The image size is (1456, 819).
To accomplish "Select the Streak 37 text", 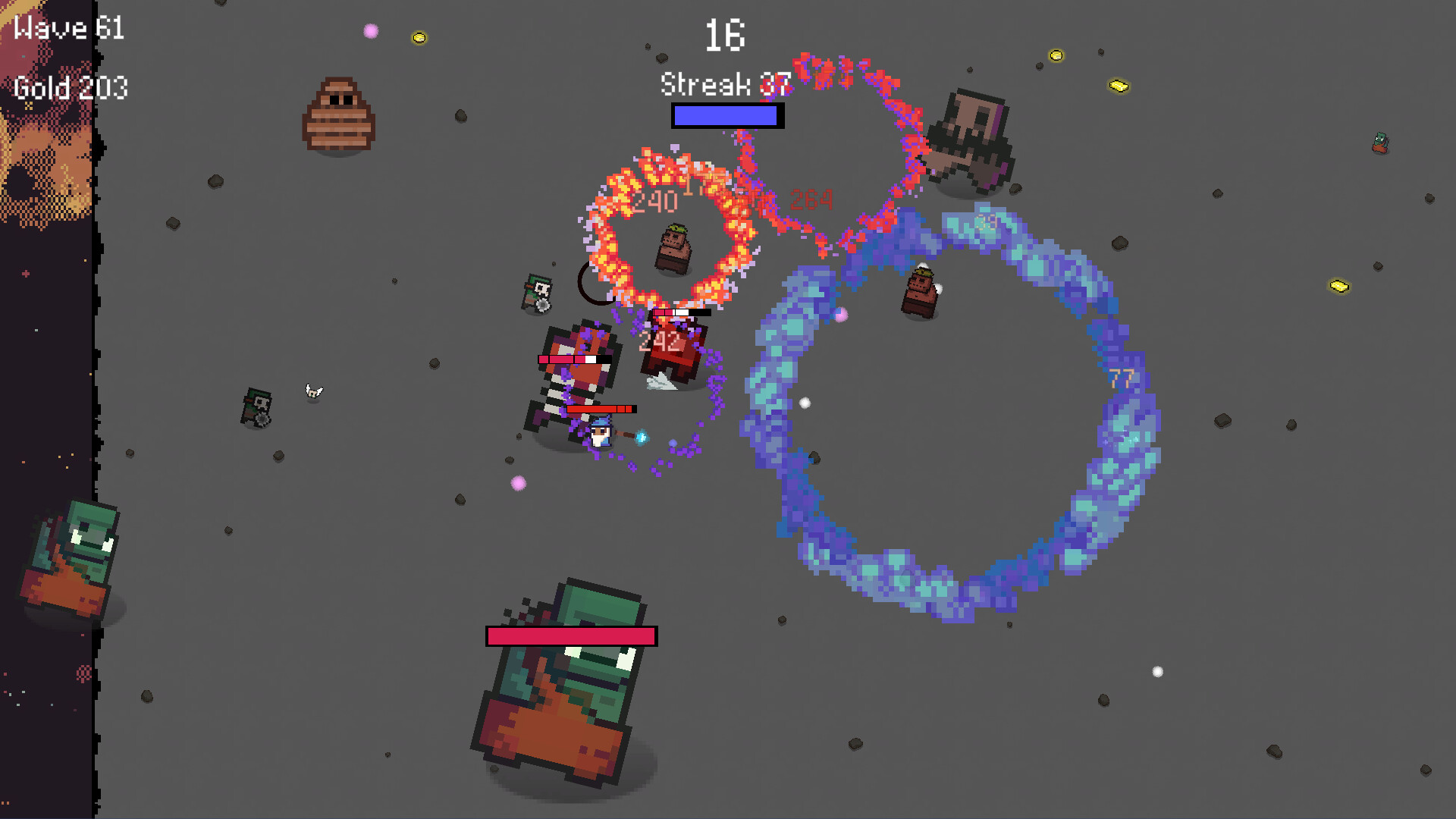I will pos(723,83).
